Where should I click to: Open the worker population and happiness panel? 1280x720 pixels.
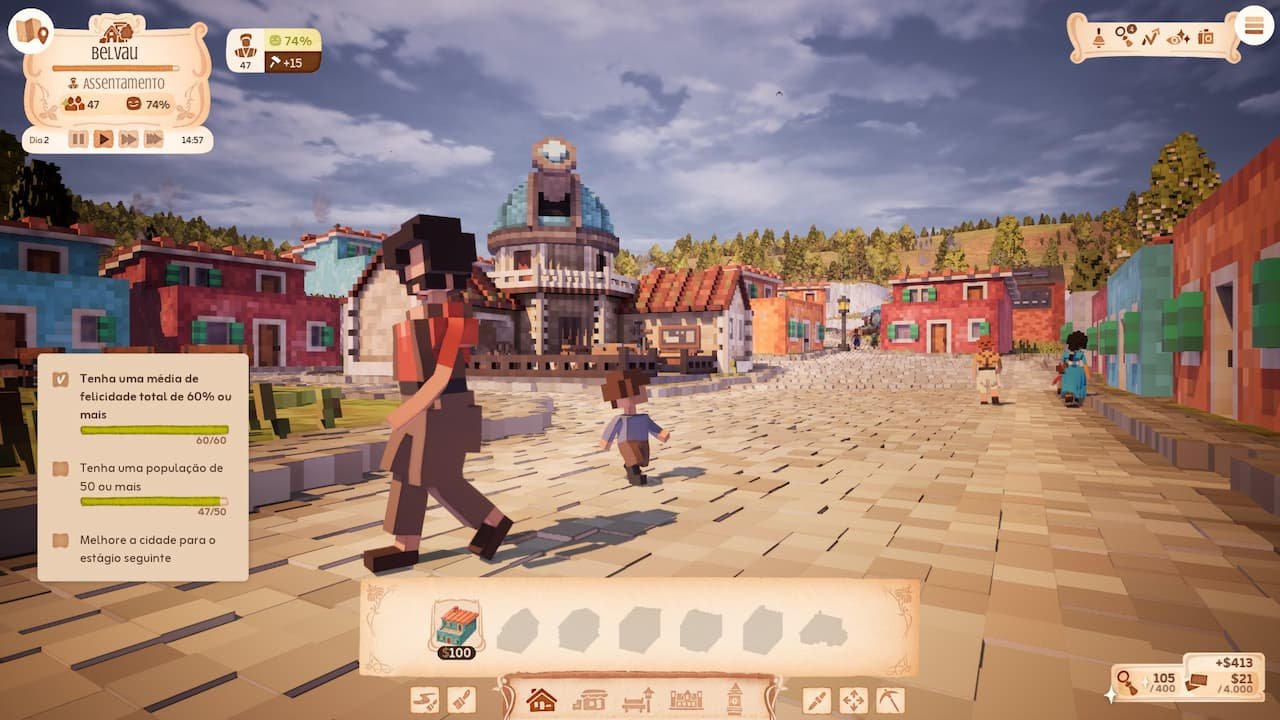coord(273,51)
